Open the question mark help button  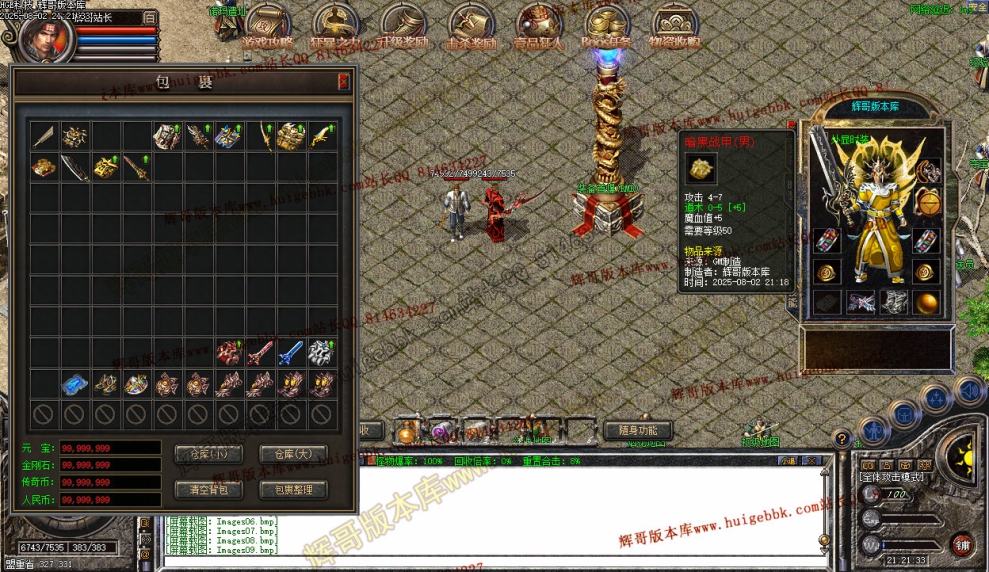tap(842, 437)
